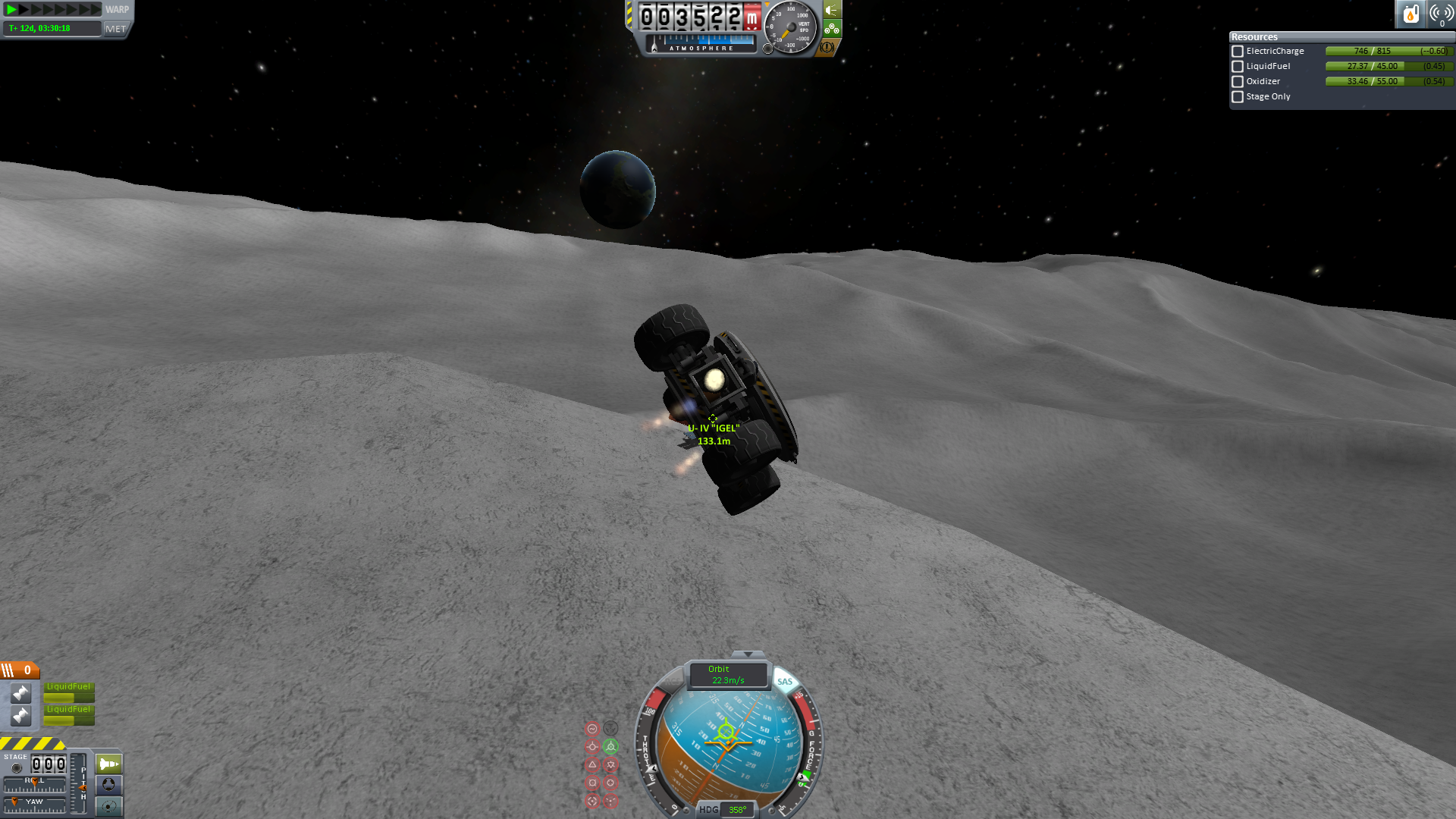This screenshot has height=819, width=1456.
Task: Click the green time warp play arrow
Action: [x=11, y=10]
